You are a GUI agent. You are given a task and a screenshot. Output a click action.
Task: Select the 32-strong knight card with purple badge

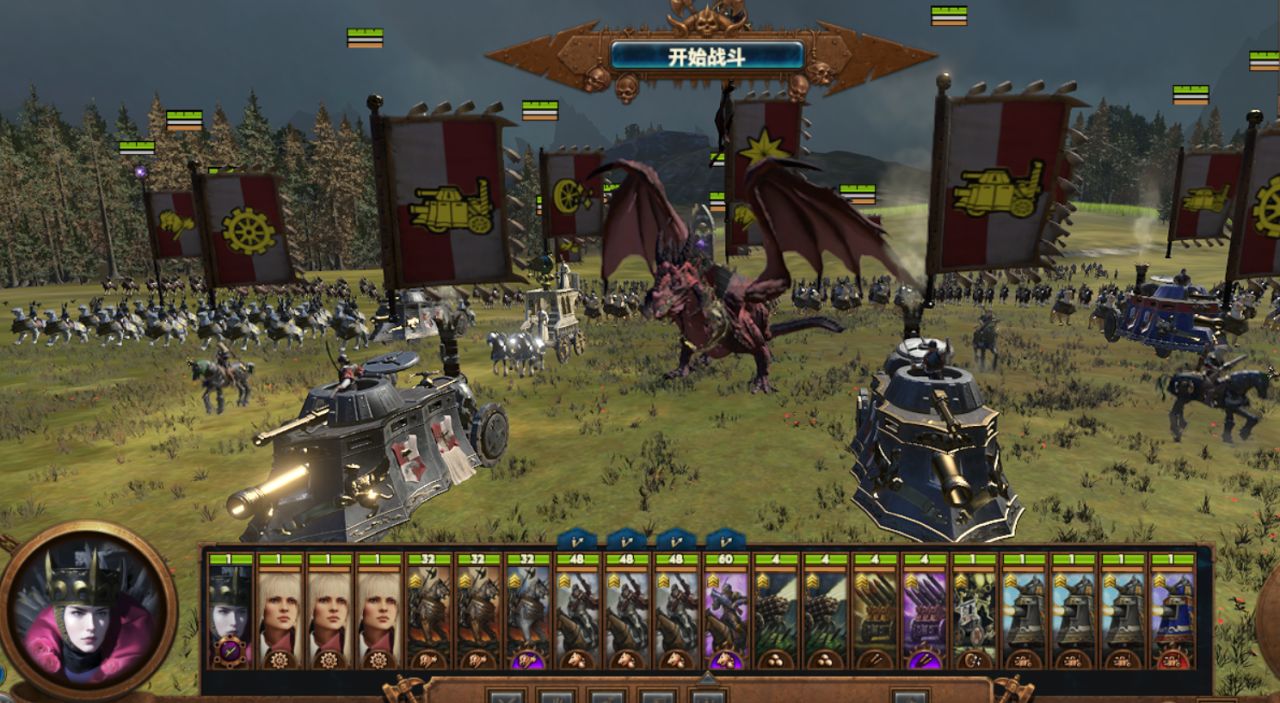(x=527, y=610)
